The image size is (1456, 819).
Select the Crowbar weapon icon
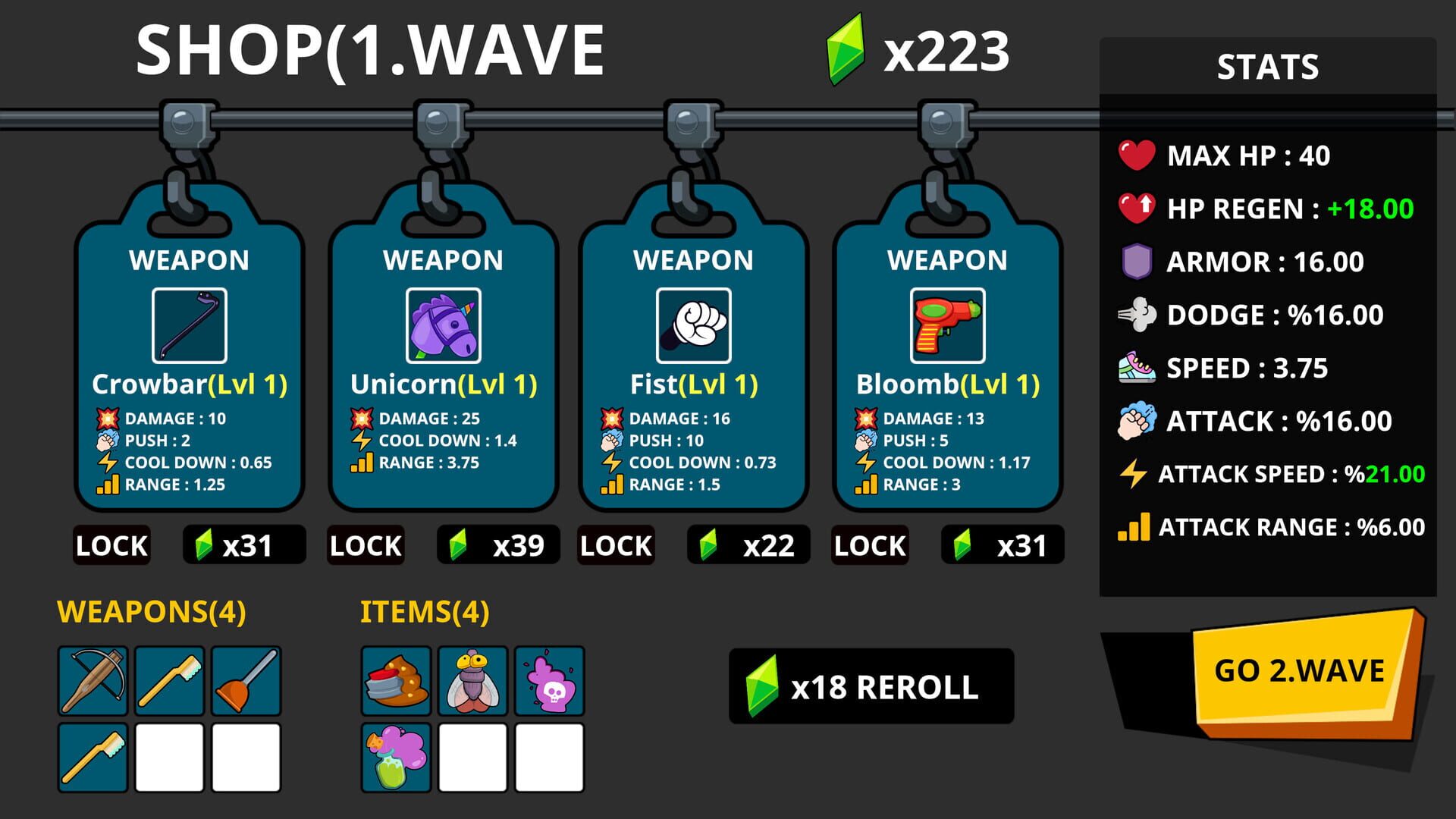190,325
